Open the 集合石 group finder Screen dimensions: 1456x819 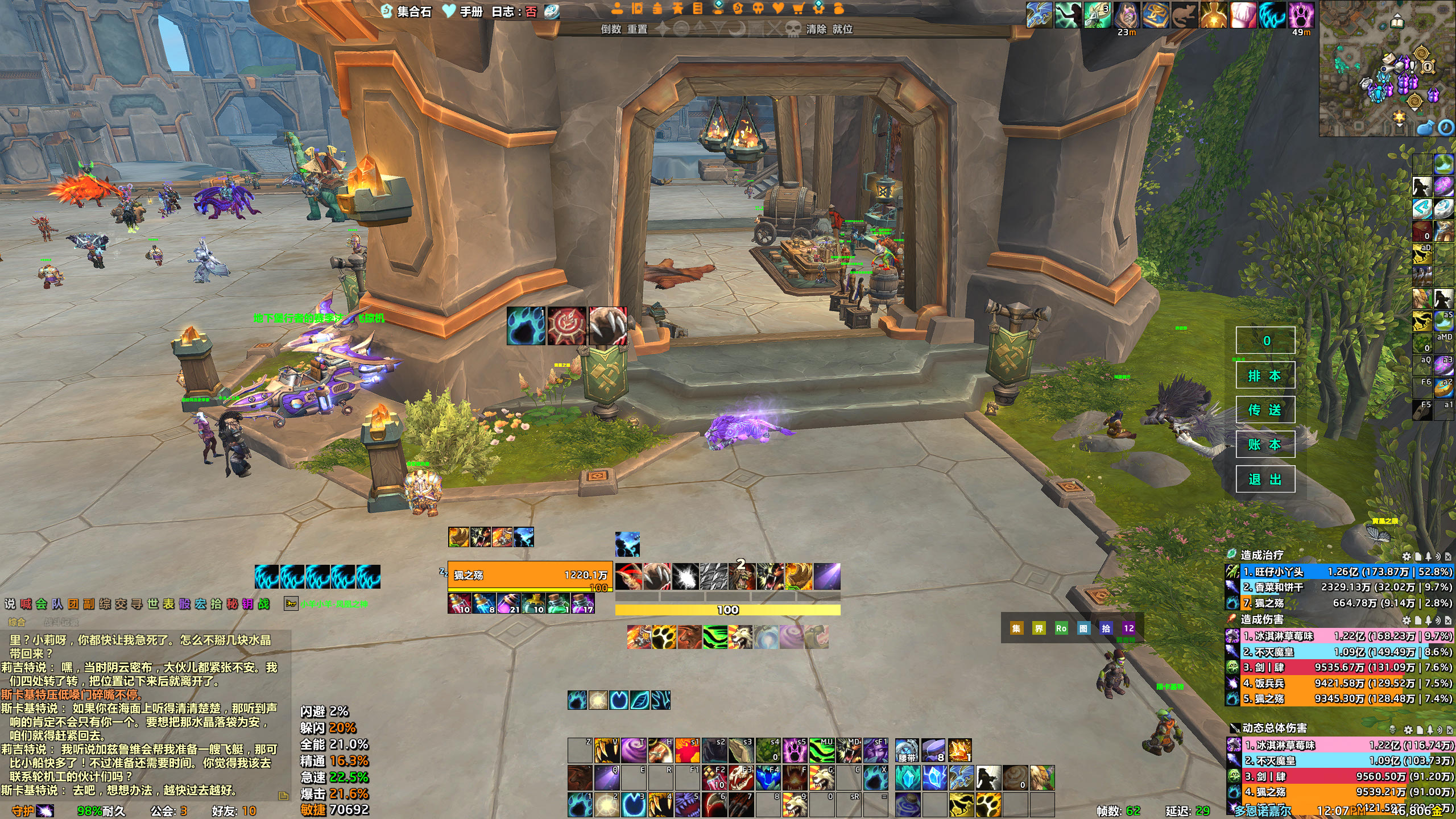click(407, 11)
